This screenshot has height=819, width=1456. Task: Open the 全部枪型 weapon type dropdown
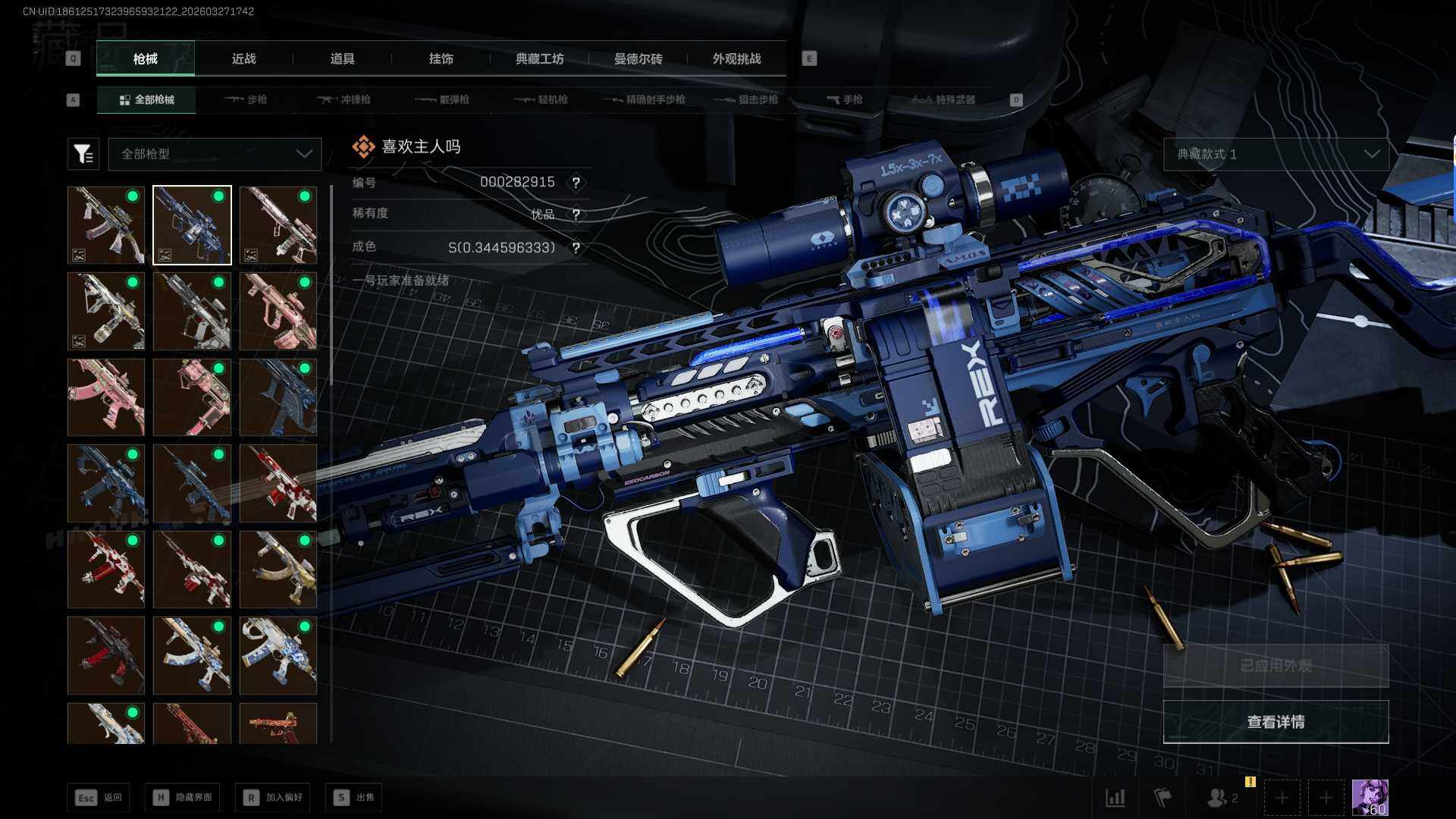click(215, 154)
